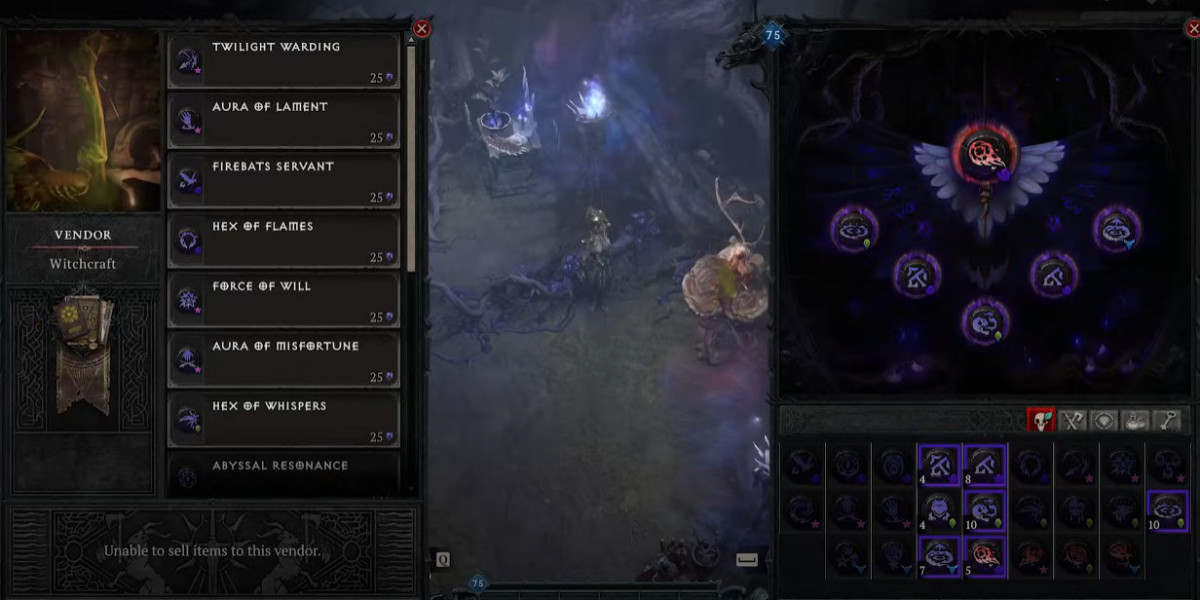Open the crossed axes equipment tab
The image size is (1200, 600).
tap(1073, 420)
